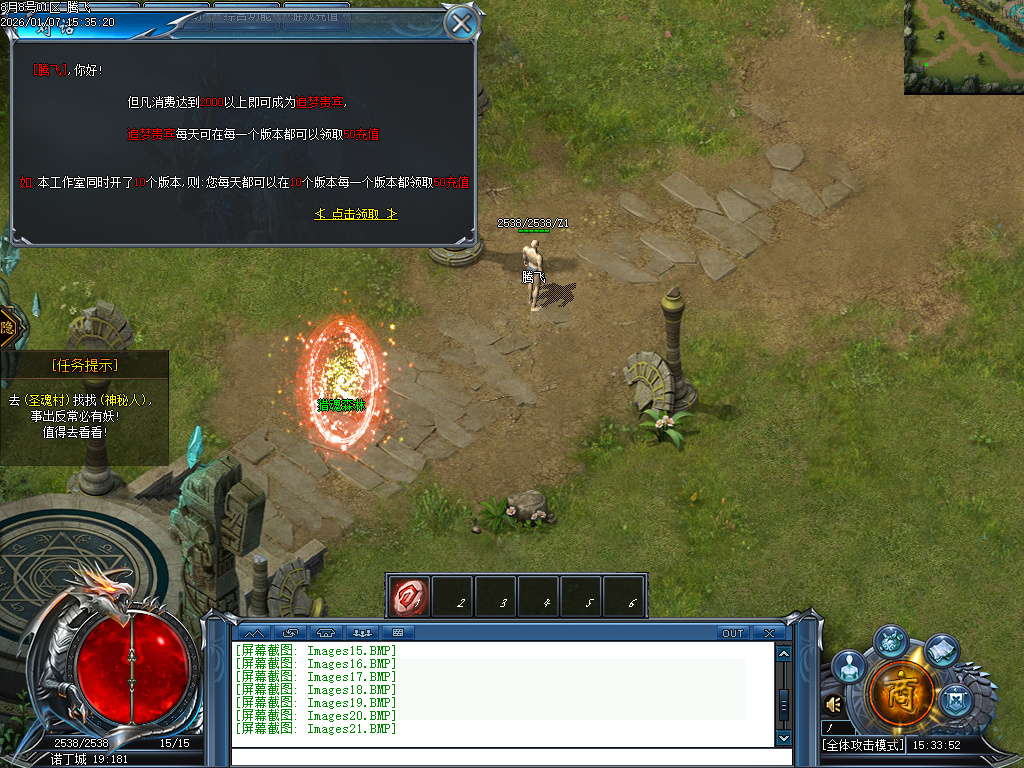
Task: Open the minimap in the corner
Action: tap(963, 47)
